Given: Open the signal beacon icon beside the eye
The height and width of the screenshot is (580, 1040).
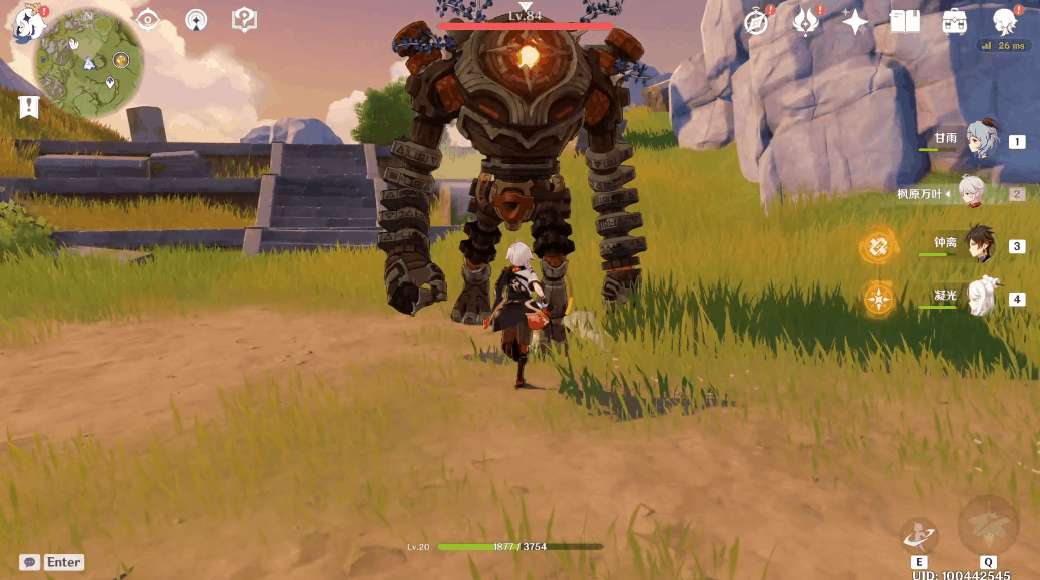Looking at the screenshot, I should point(197,19).
